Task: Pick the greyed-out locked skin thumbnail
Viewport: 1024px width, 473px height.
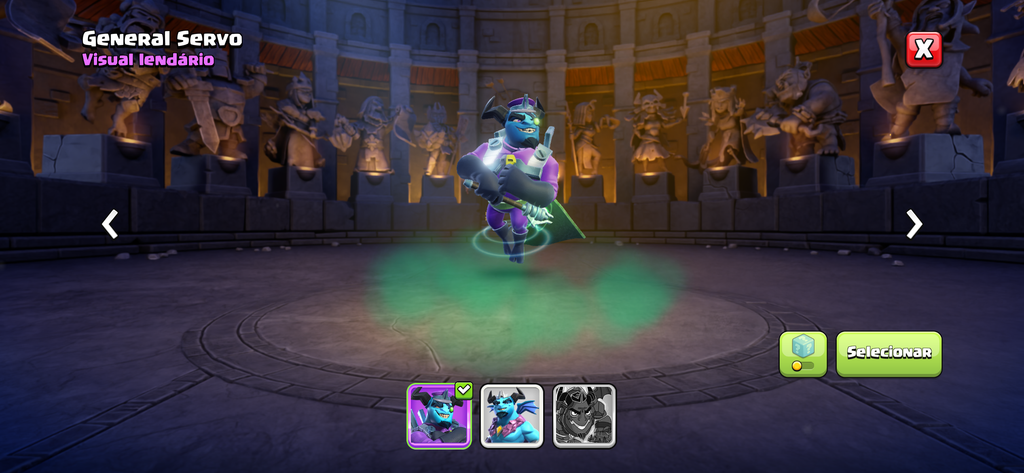Action: pos(584,415)
